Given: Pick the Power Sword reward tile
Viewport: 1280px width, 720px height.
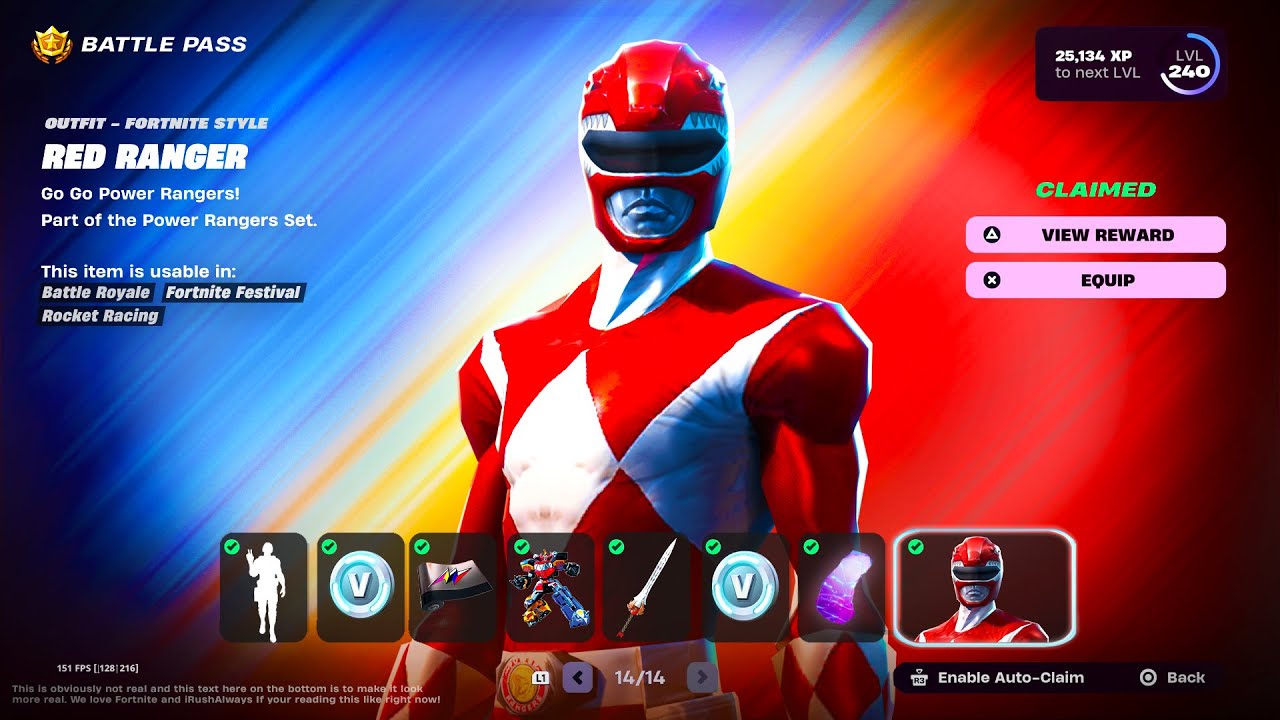Looking at the screenshot, I should (x=646, y=587).
